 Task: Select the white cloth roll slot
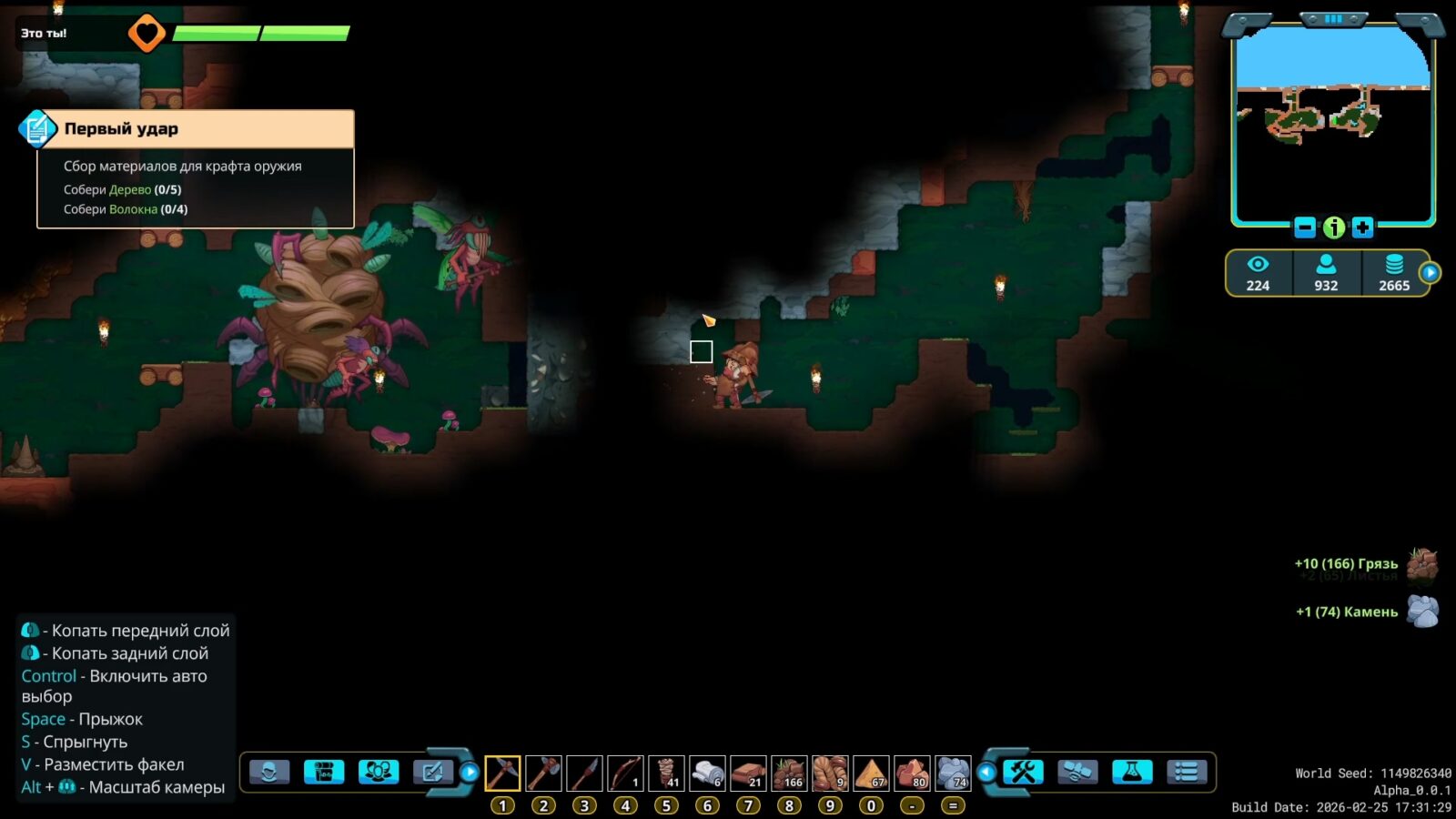tap(707, 773)
